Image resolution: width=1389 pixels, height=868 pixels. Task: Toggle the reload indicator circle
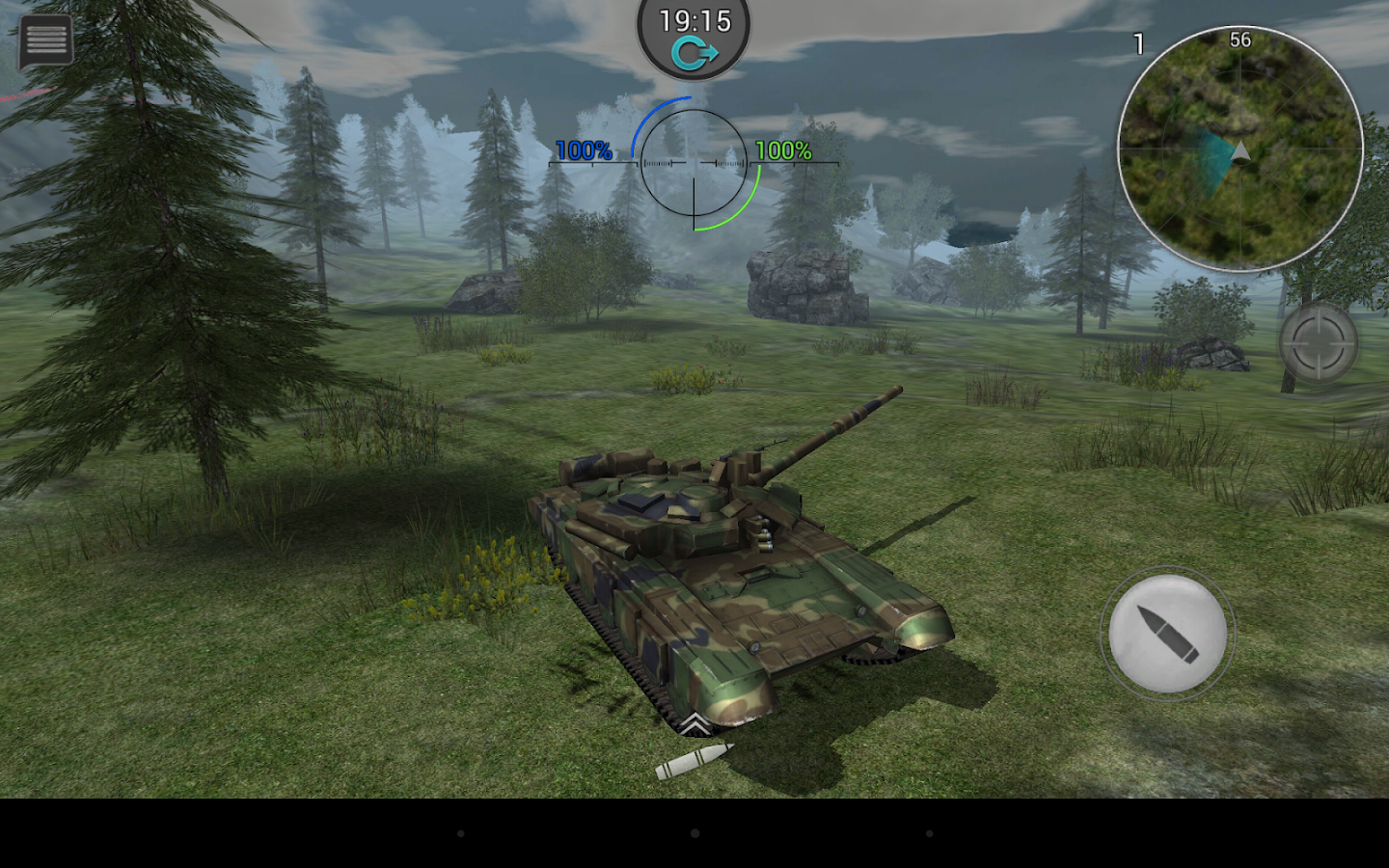(1166, 632)
